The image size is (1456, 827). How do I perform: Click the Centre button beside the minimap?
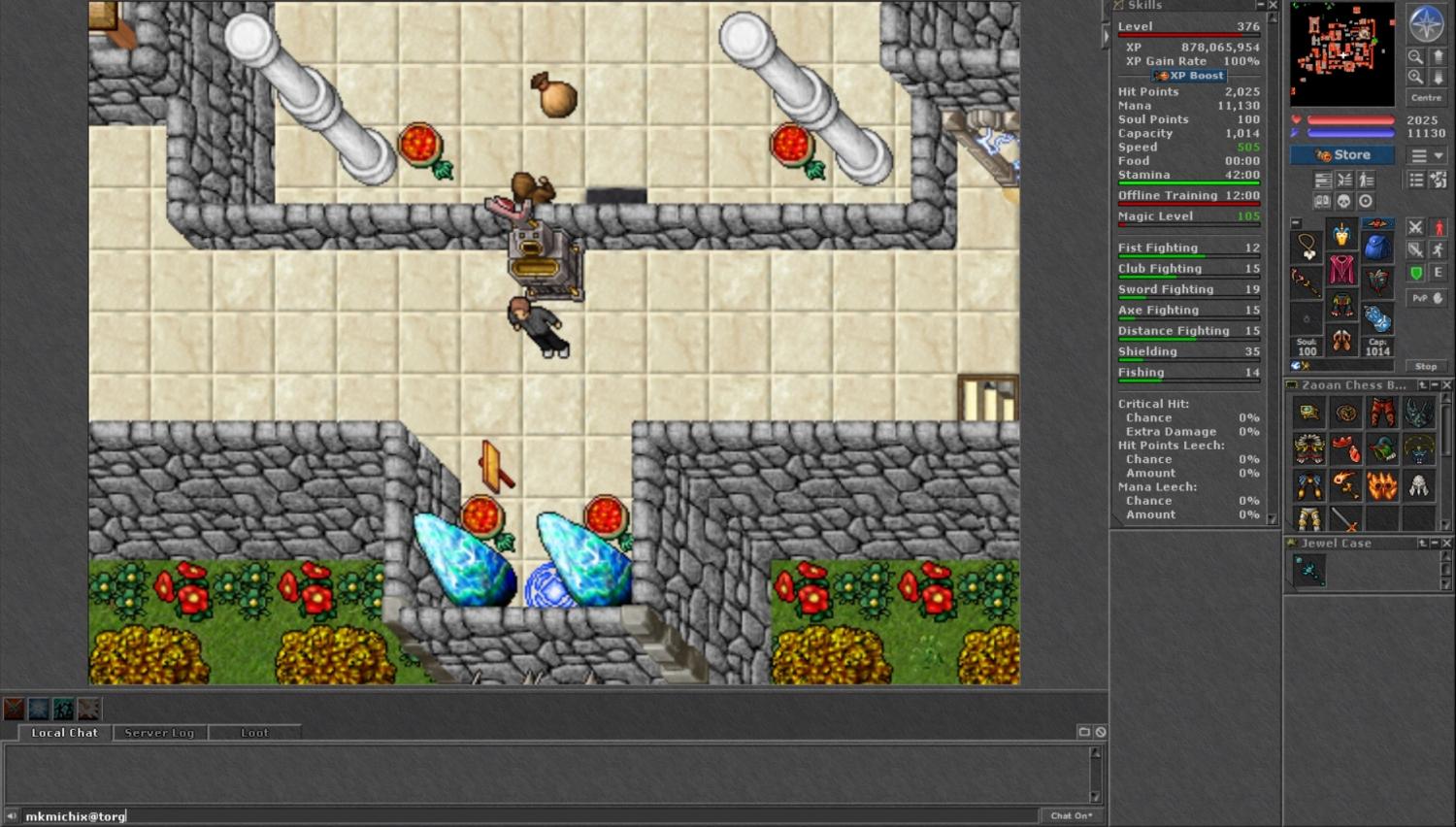click(1426, 98)
